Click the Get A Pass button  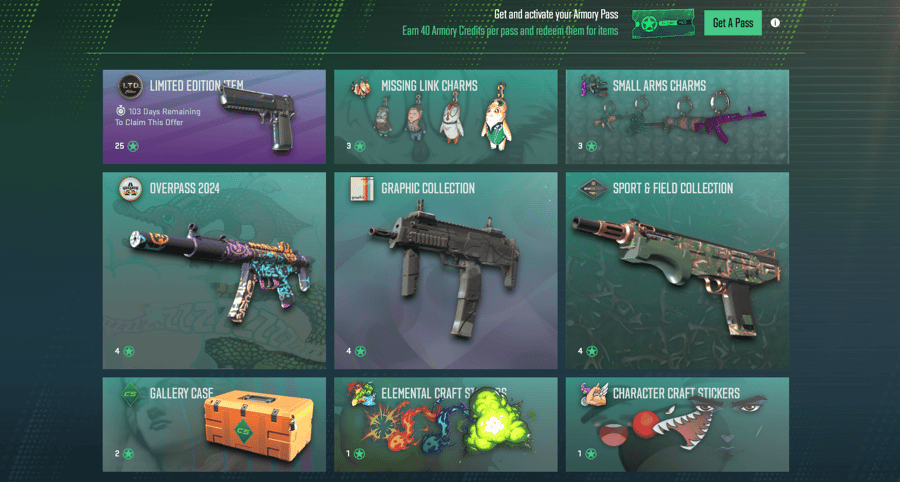click(x=732, y=23)
